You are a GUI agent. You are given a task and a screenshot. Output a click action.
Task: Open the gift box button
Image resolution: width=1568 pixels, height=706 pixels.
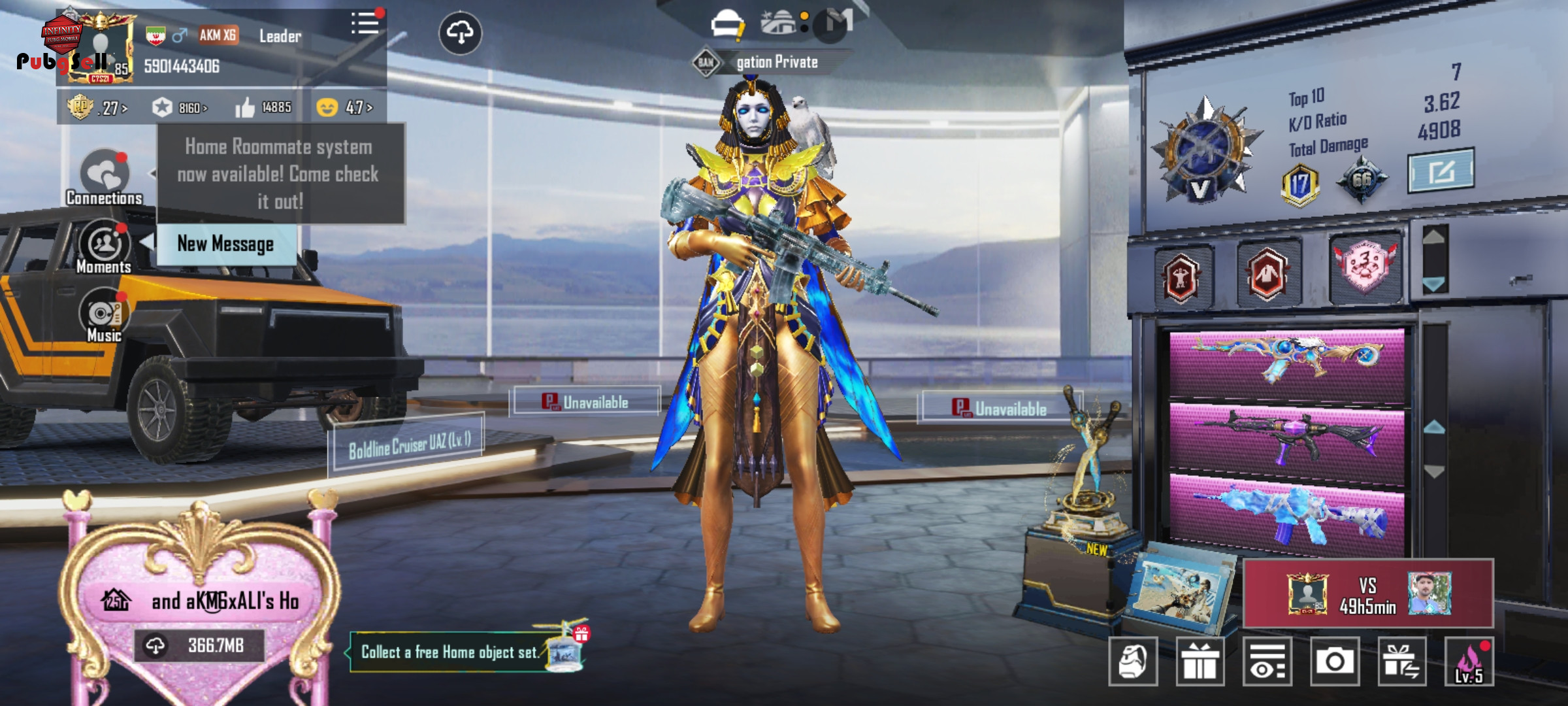1200,662
